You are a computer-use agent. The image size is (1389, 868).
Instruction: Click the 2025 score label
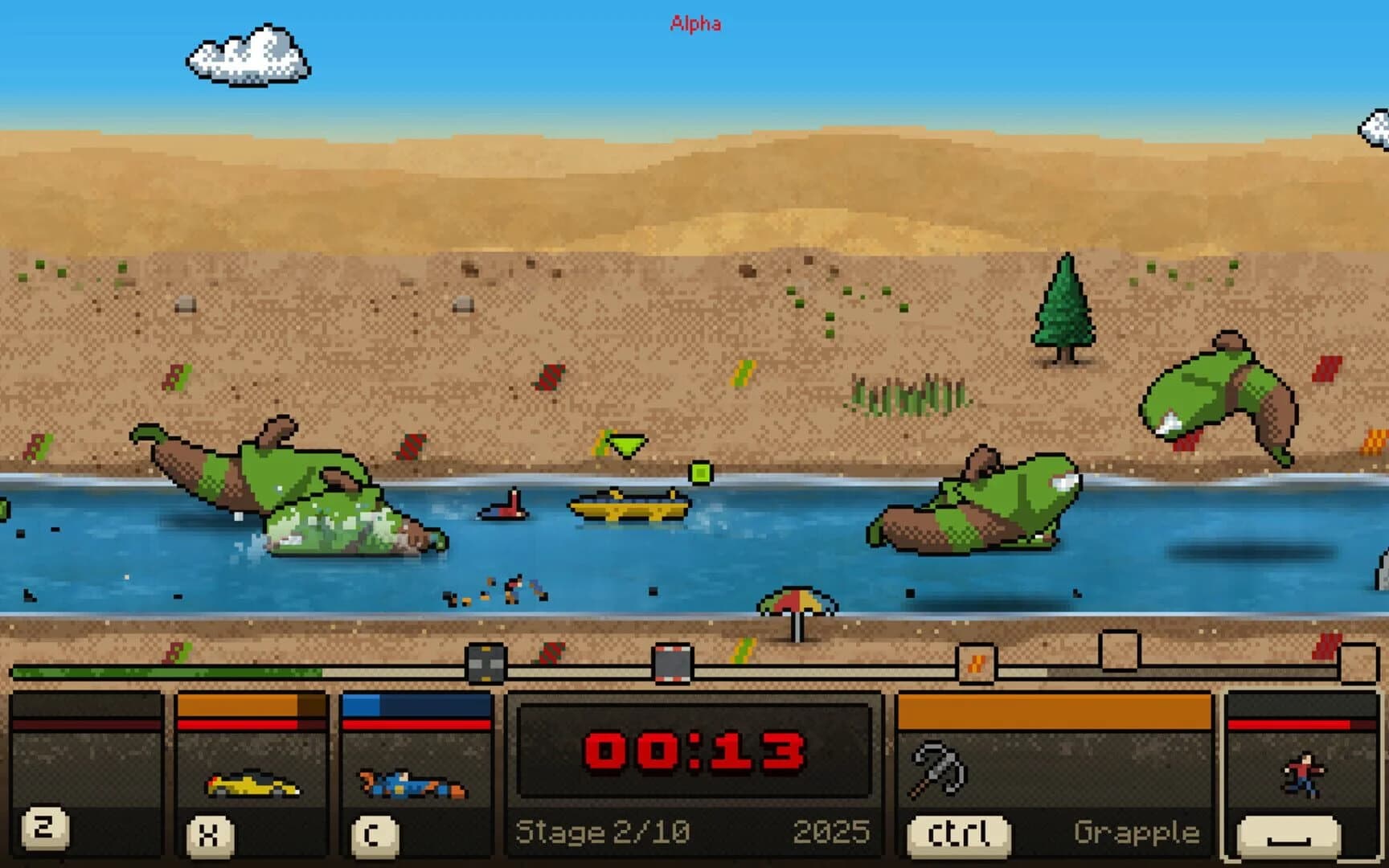click(831, 832)
